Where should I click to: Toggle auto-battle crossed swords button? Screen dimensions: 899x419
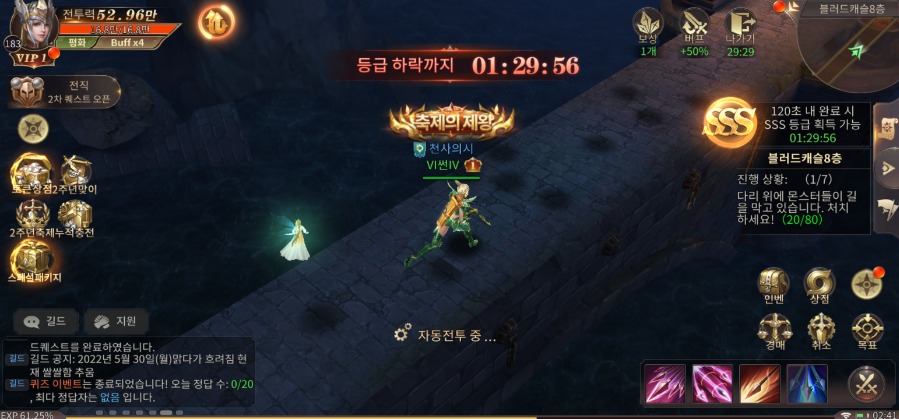865,383
